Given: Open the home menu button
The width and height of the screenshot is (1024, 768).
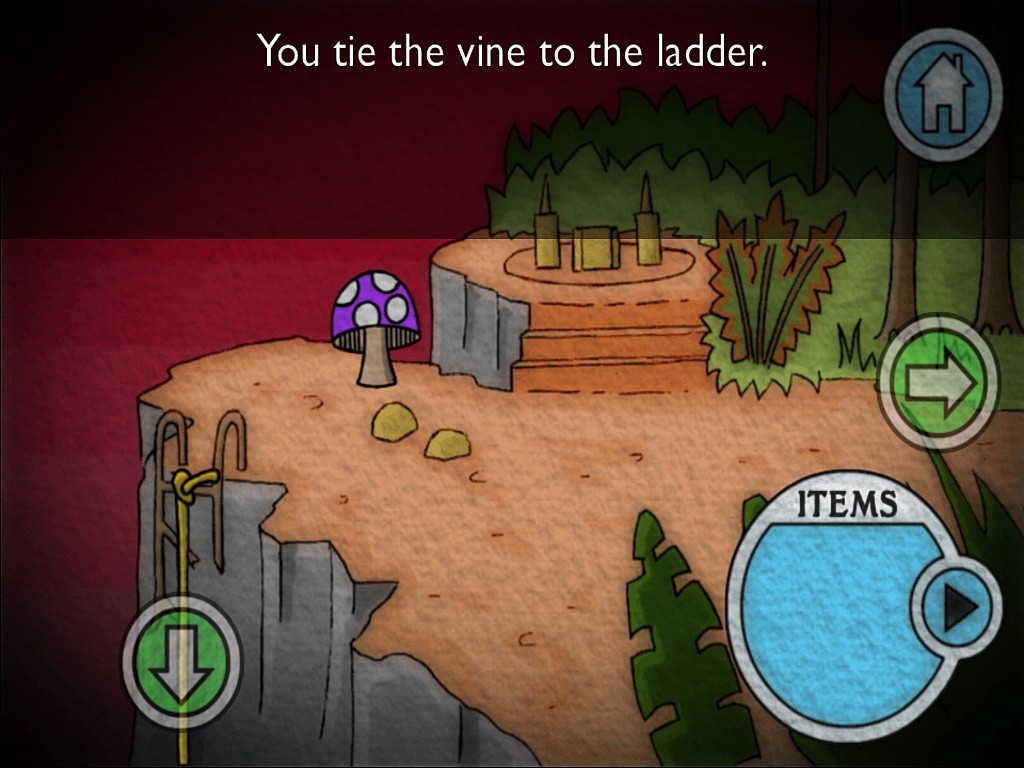Looking at the screenshot, I should tap(942, 96).
